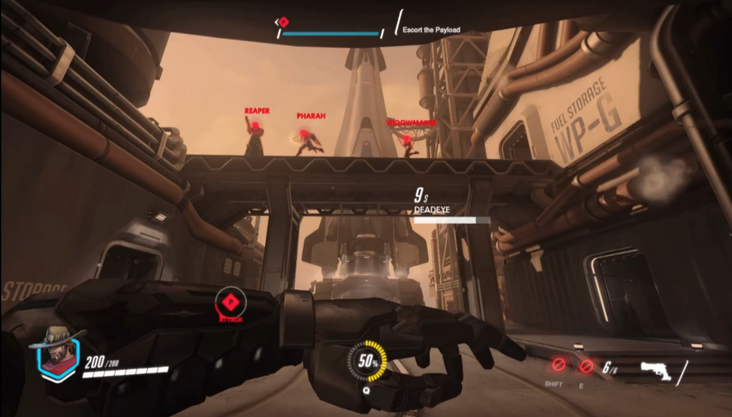Select the red Attack objective marker
Viewport: 732px width, 417px height.
click(x=231, y=302)
